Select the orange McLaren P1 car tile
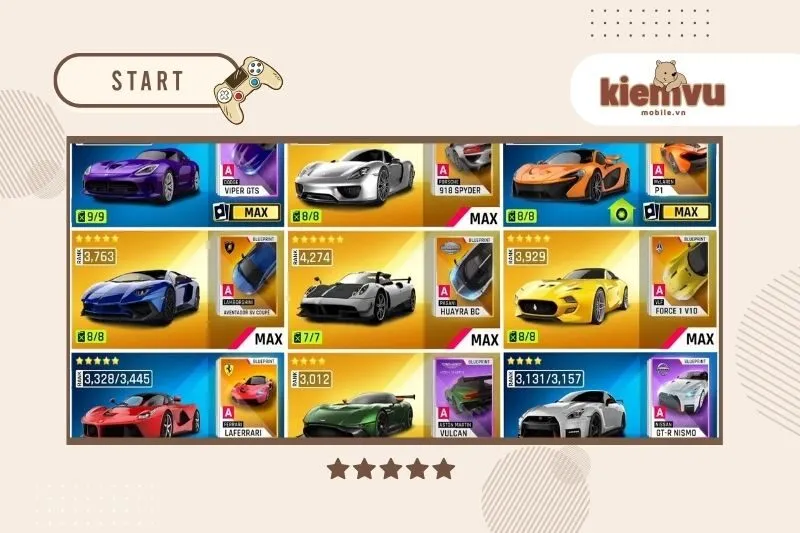This screenshot has height=533, width=800. 570,180
